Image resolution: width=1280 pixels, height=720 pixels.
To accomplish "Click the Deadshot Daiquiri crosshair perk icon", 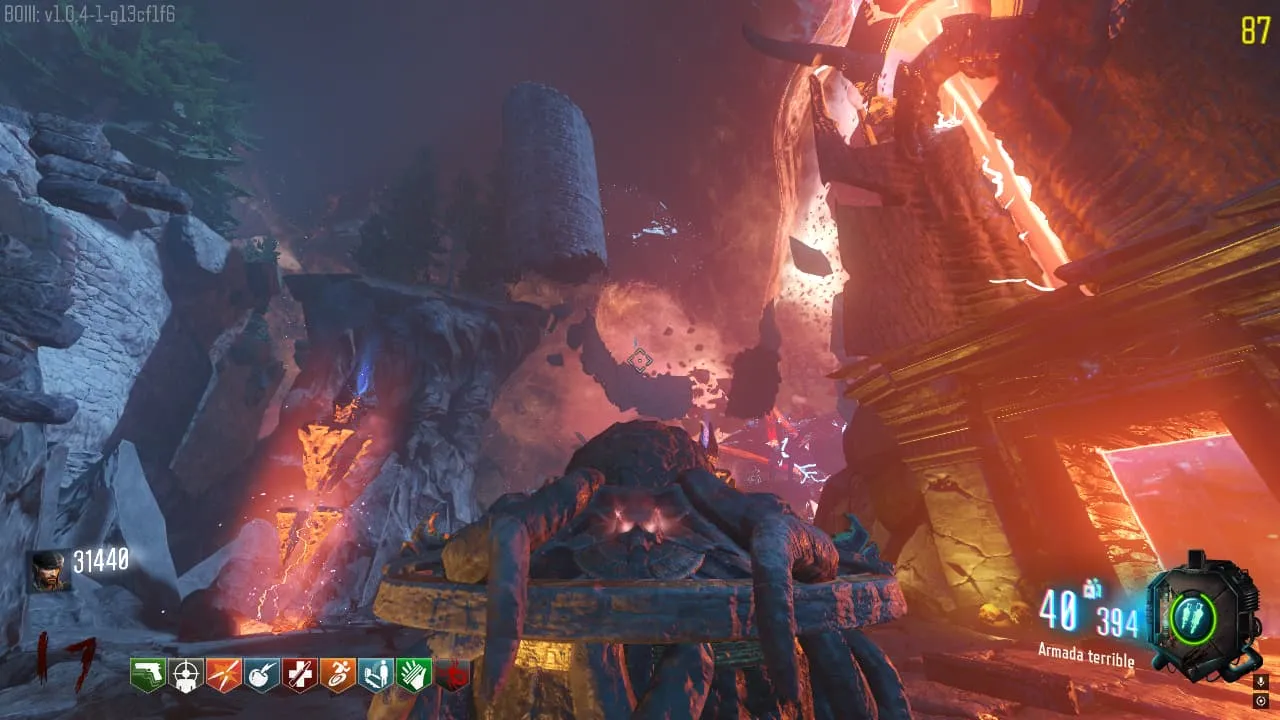I will [x=185, y=675].
